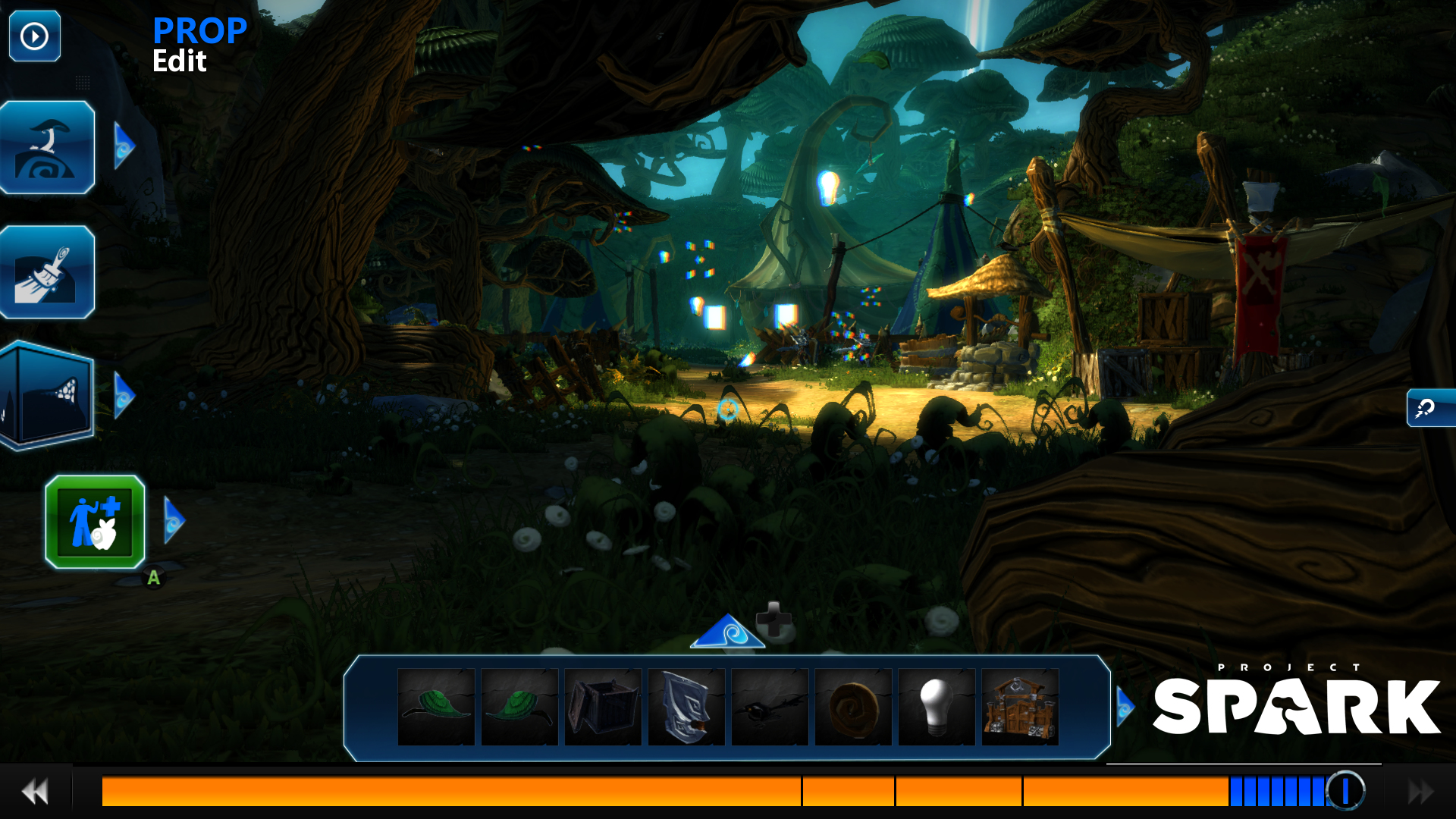The image size is (1456, 819).
Task: Expand options arrow beside the sculpt tool
Action: click(124, 146)
